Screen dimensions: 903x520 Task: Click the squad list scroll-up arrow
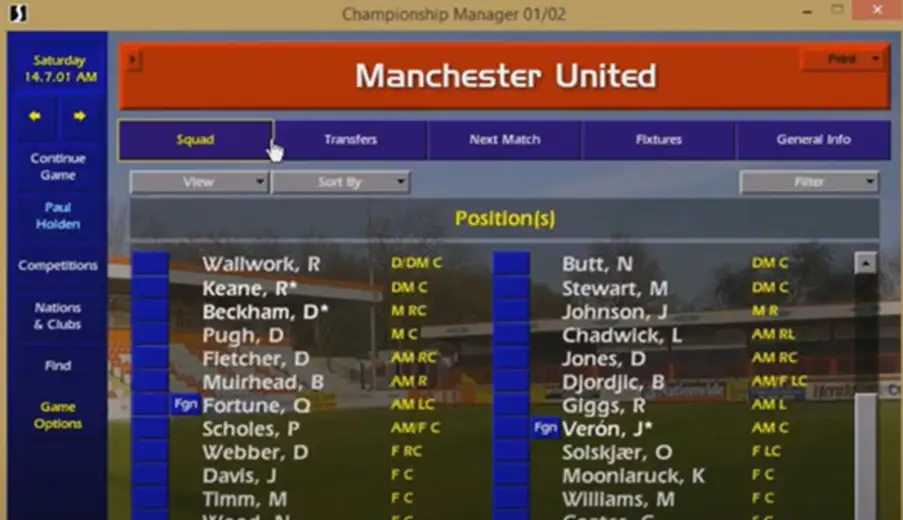[x=866, y=264]
